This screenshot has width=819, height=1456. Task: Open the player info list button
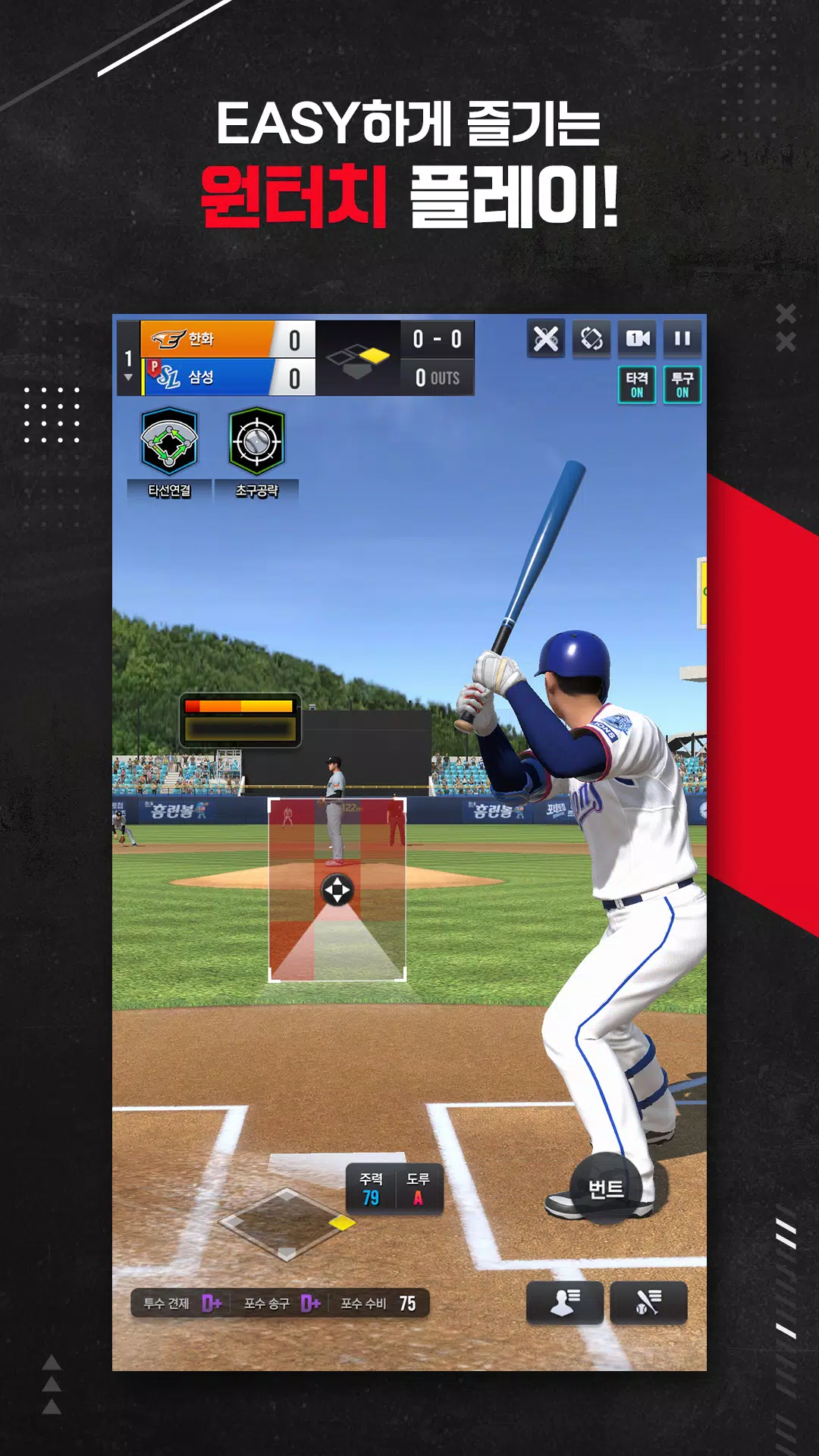click(x=565, y=1303)
